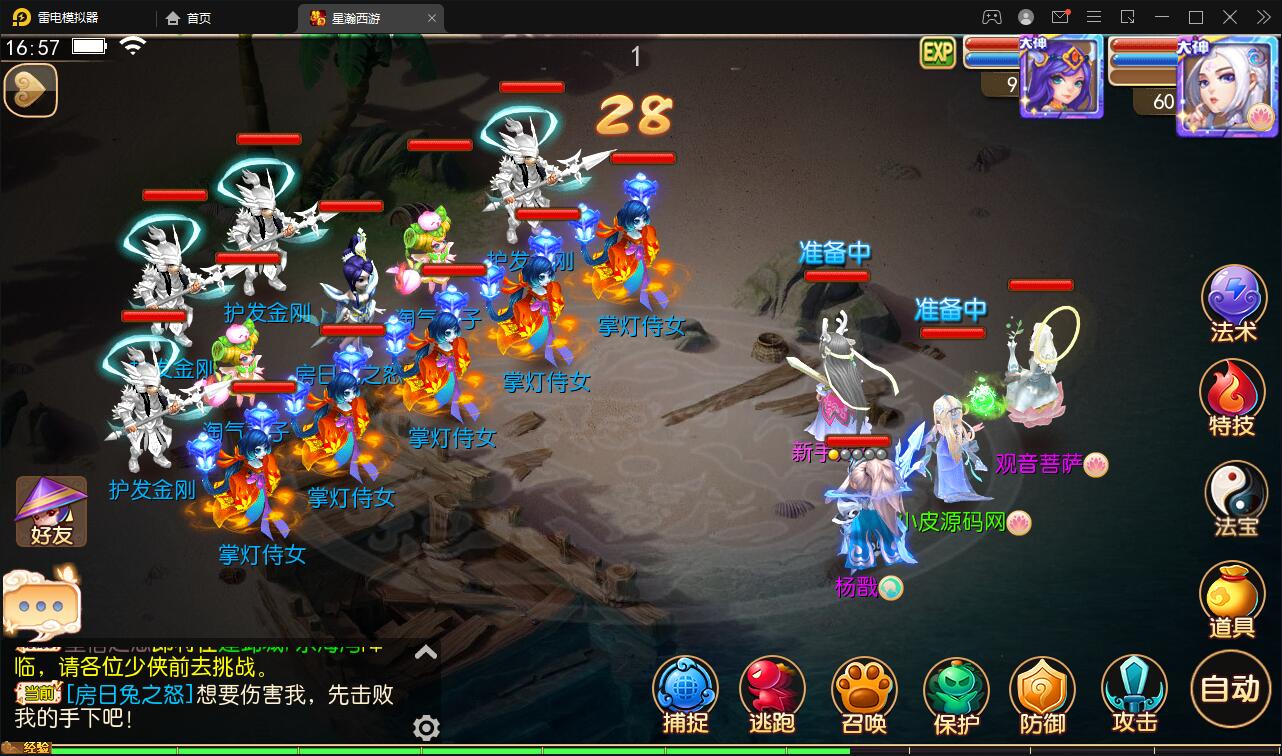Image resolution: width=1282 pixels, height=756 pixels.
Task: Select the 特技 special skill icon
Action: 1233,398
